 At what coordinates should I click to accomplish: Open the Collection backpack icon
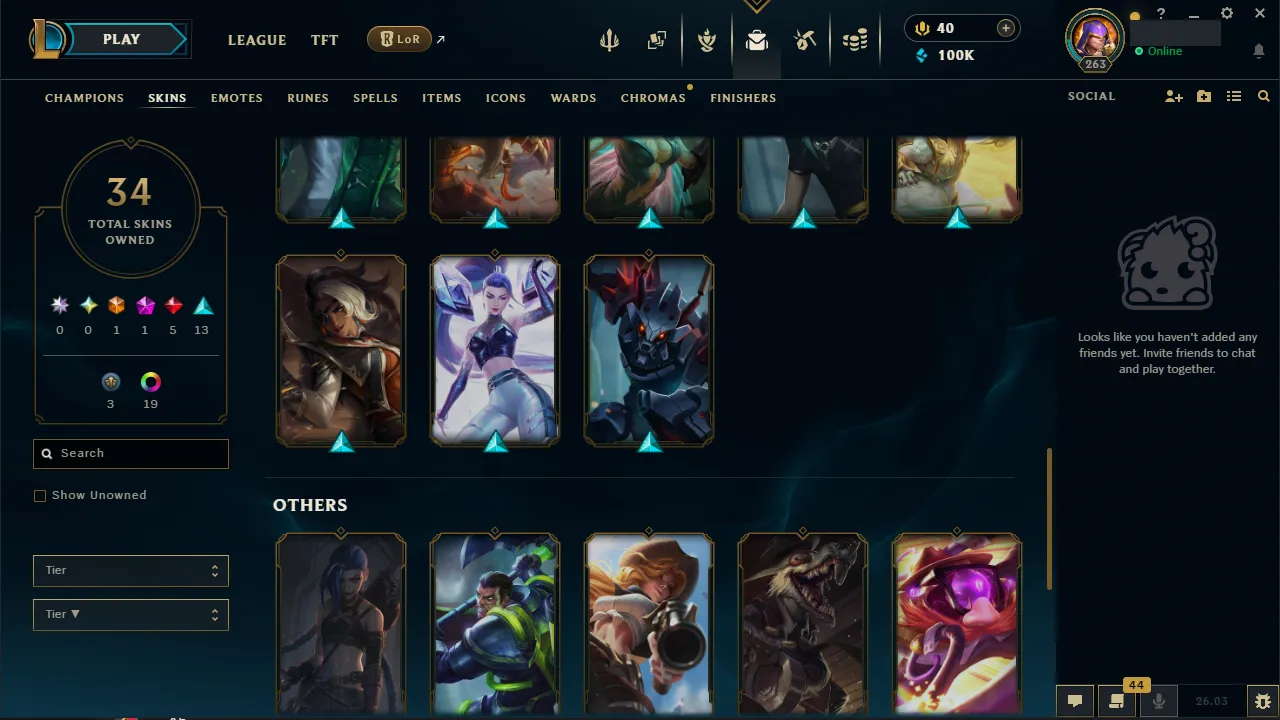click(757, 39)
